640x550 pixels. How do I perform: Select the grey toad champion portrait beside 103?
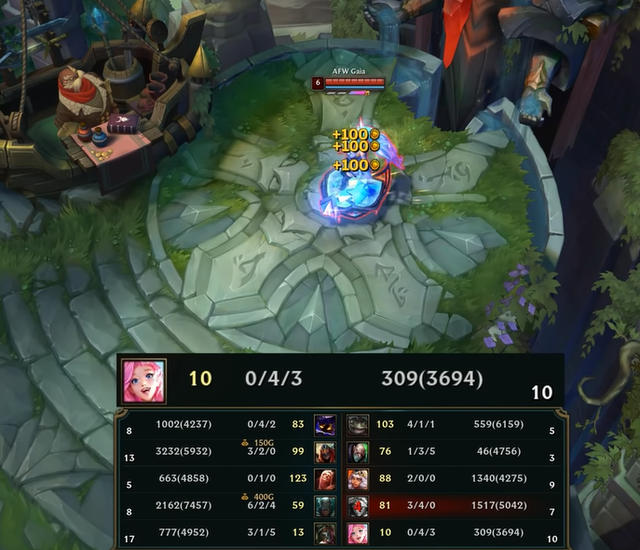pos(358,424)
